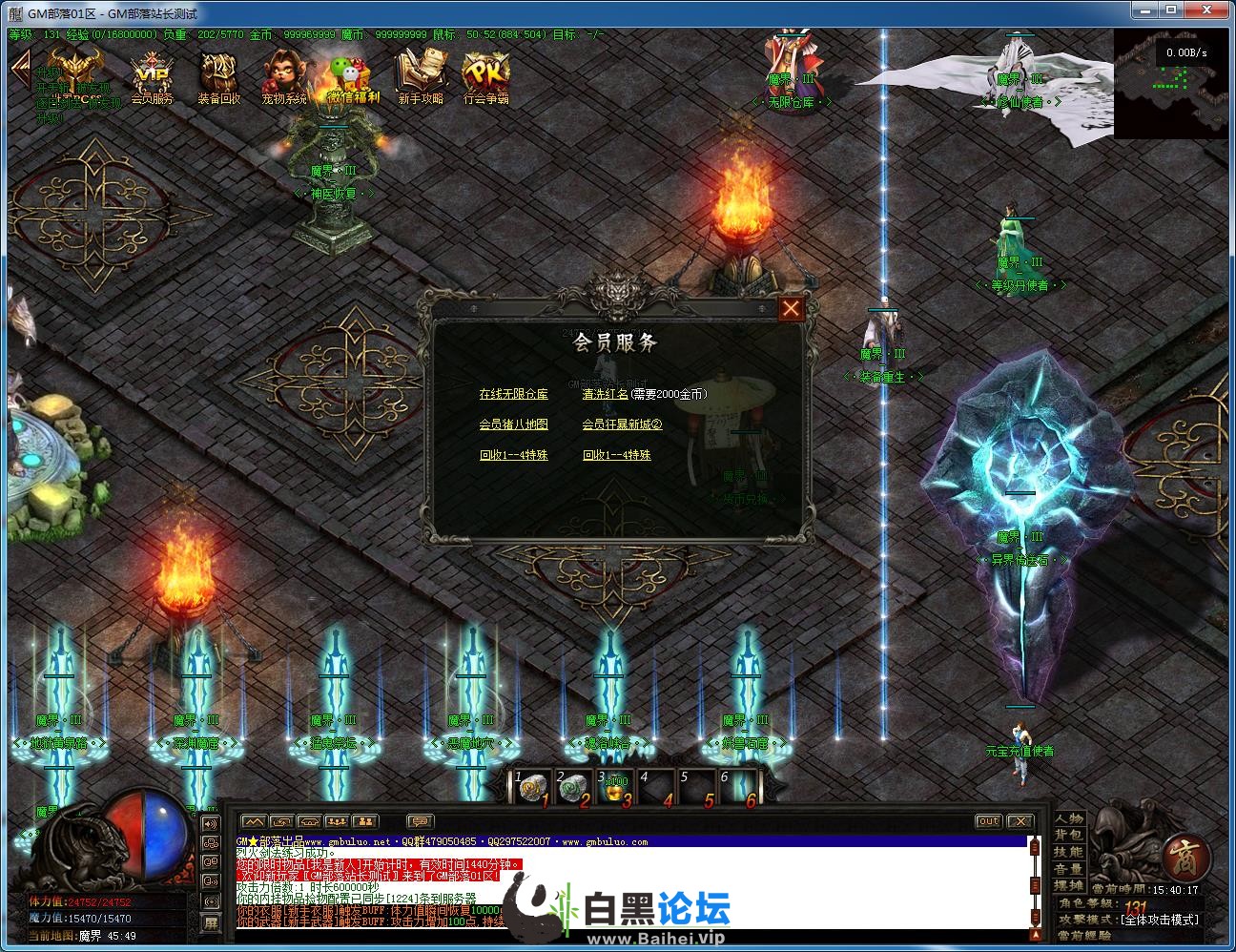This screenshot has width=1236, height=952.
Task: Collapse the top icon bar with the arrow
Action: tap(19, 67)
